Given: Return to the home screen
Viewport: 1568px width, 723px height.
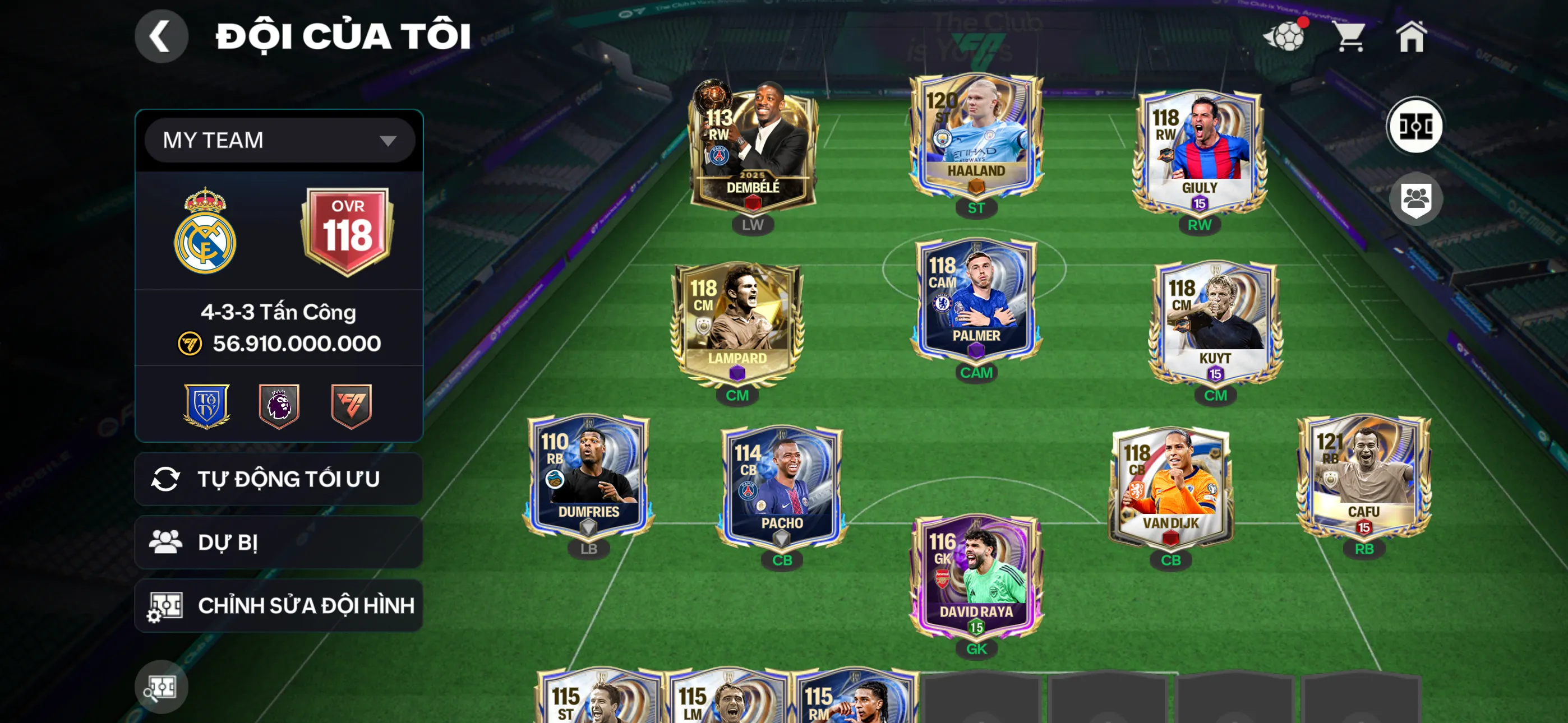Looking at the screenshot, I should [x=1411, y=36].
